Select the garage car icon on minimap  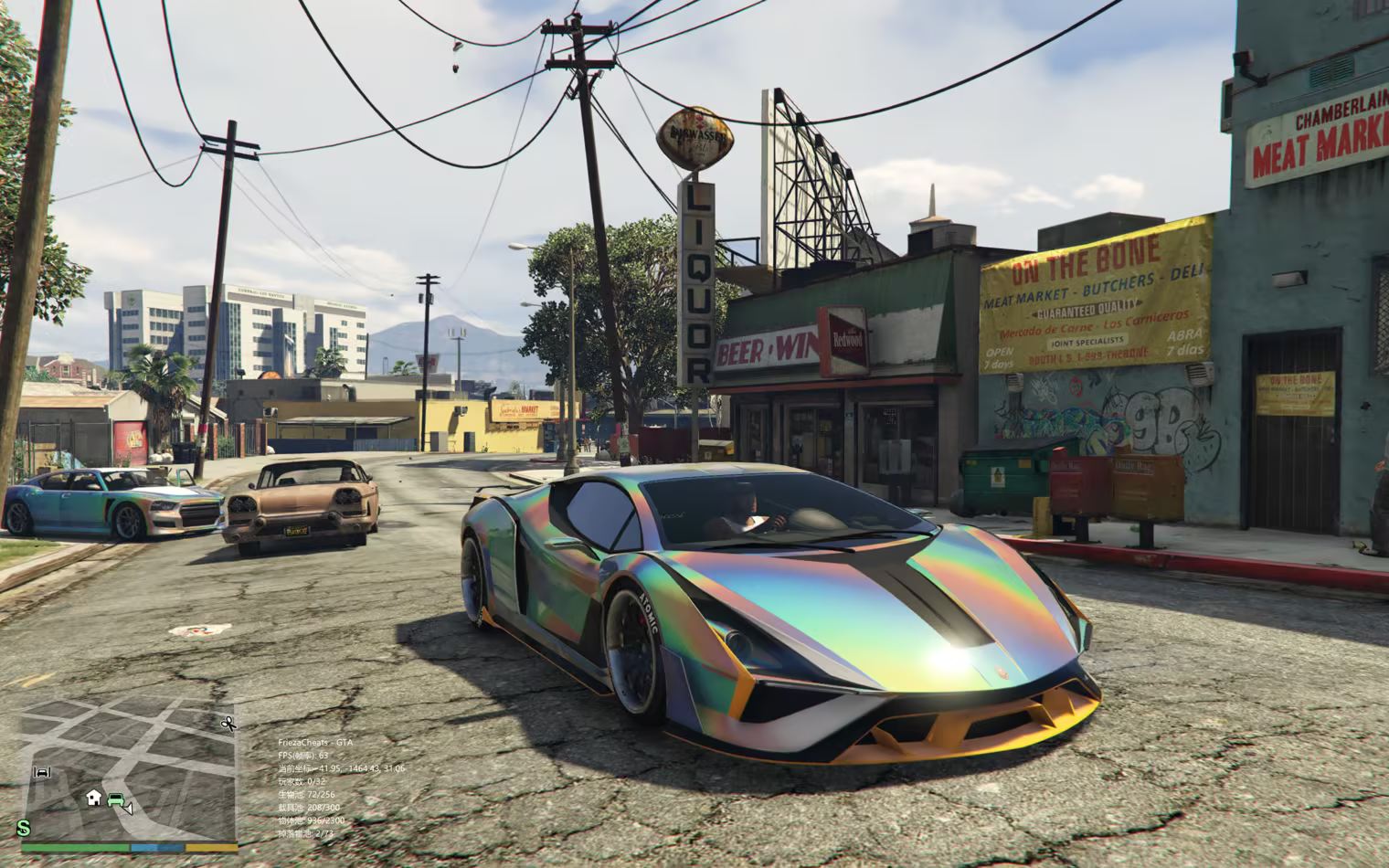pos(42,772)
